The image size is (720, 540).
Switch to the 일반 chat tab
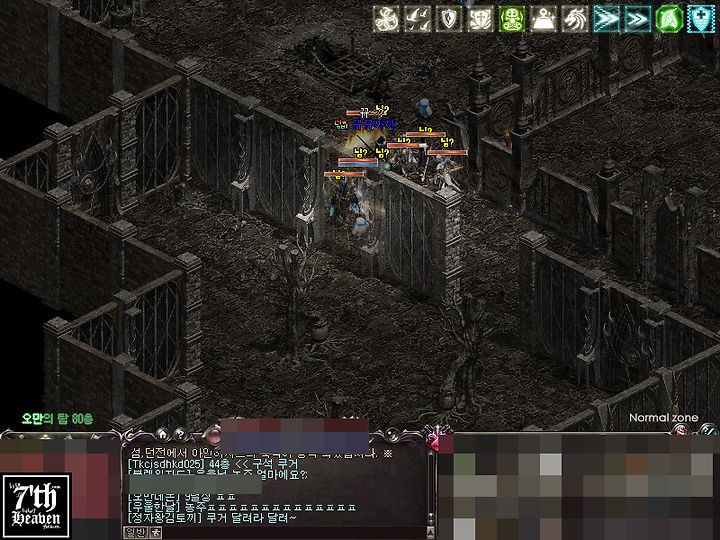pyautogui.click(x=135, y=533)
